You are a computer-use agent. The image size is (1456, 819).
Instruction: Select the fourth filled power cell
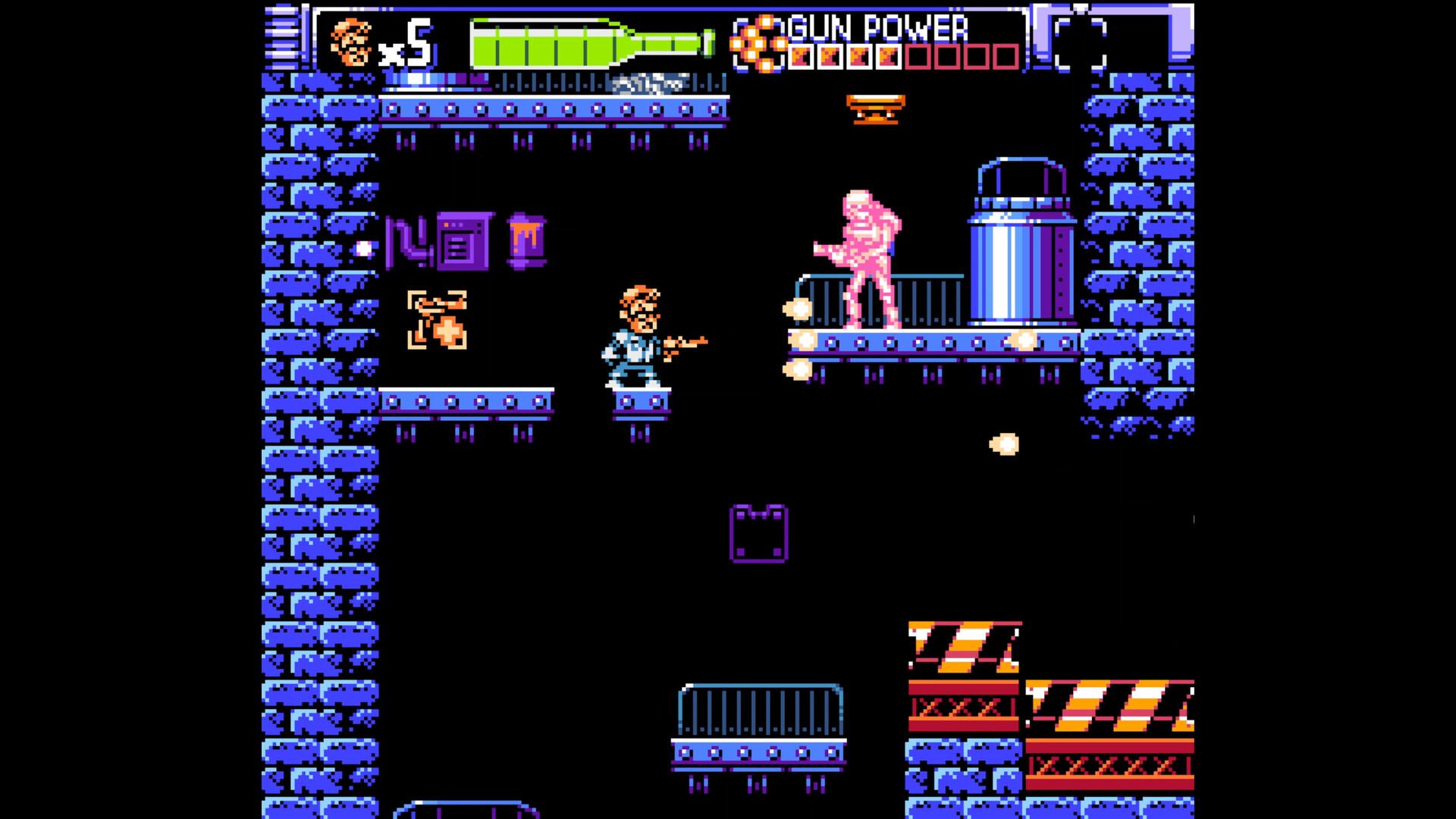pyautogui.click(x=887, y=55)
